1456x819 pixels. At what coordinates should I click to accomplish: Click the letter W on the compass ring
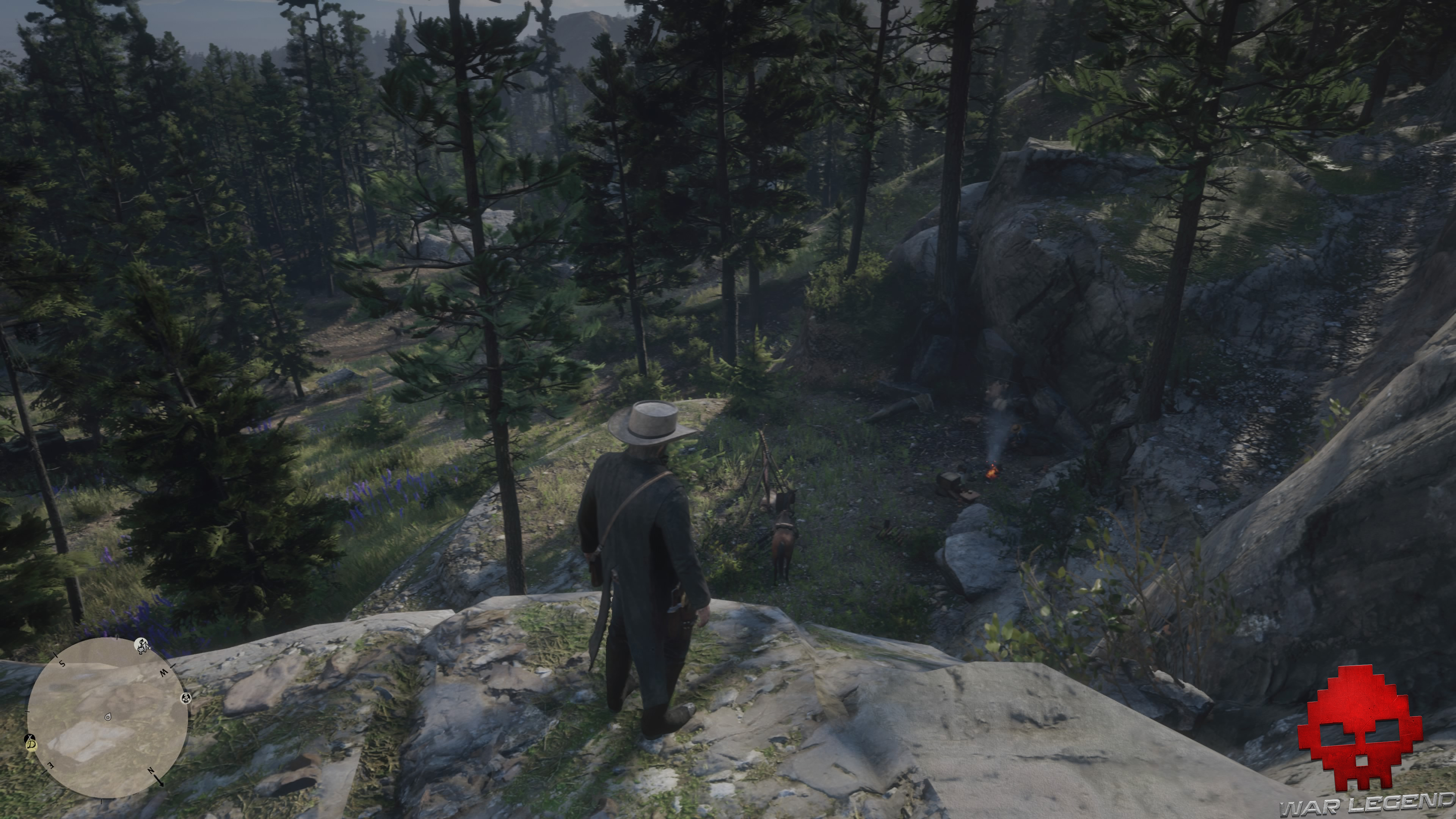coord(164,674)
